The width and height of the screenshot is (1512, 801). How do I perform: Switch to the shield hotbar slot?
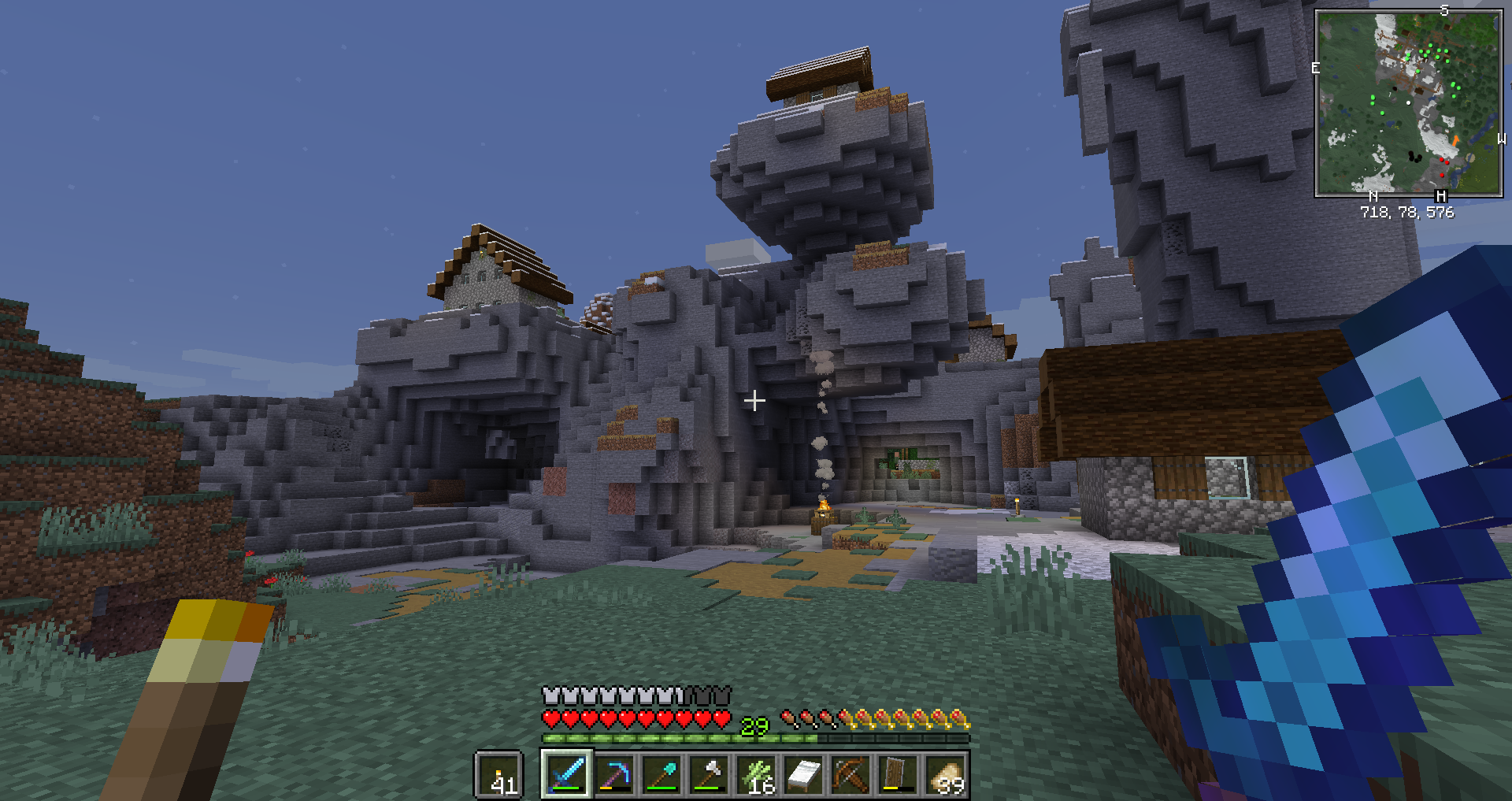click(898, 774)
